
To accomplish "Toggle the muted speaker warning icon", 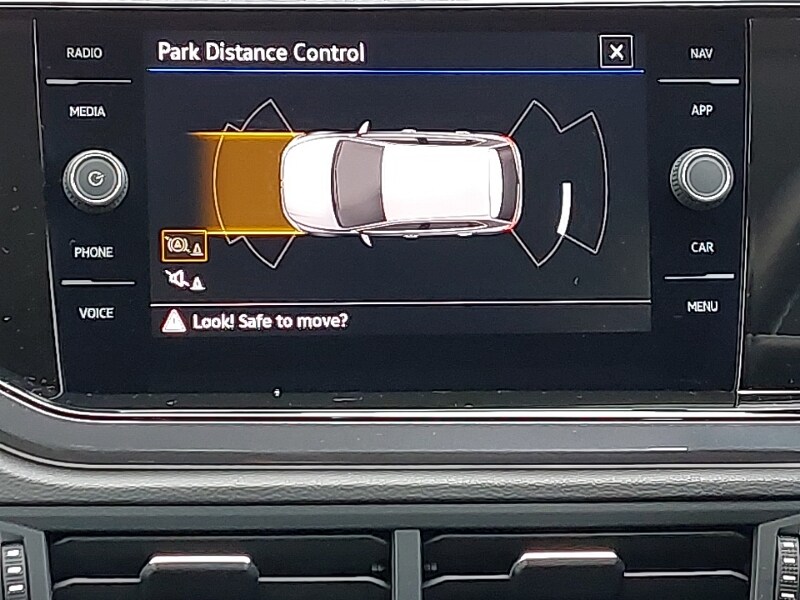I will (185, 281).
